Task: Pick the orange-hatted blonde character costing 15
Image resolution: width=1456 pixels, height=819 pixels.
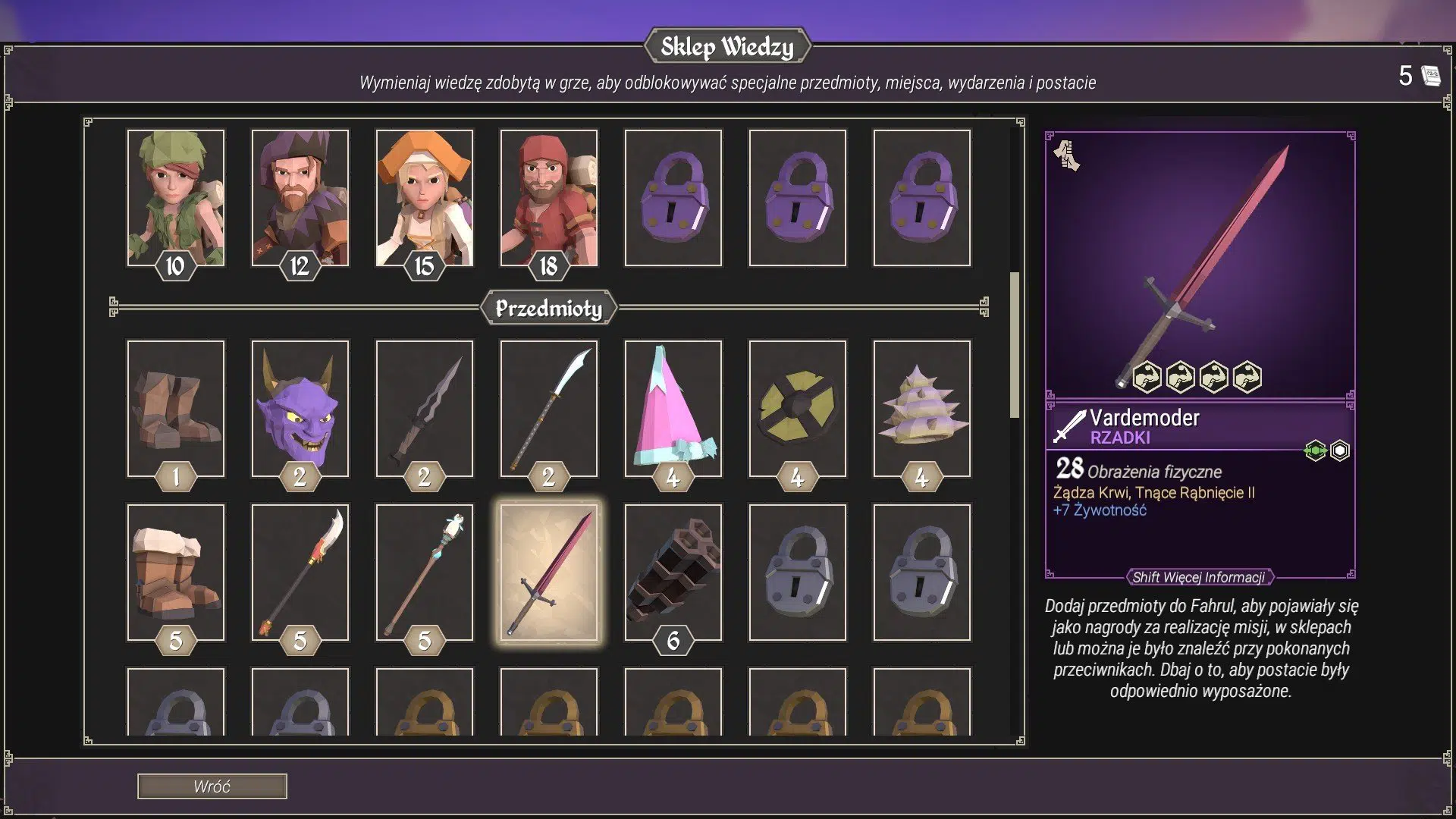Action: pyautogui.click(x=424, y=197)
